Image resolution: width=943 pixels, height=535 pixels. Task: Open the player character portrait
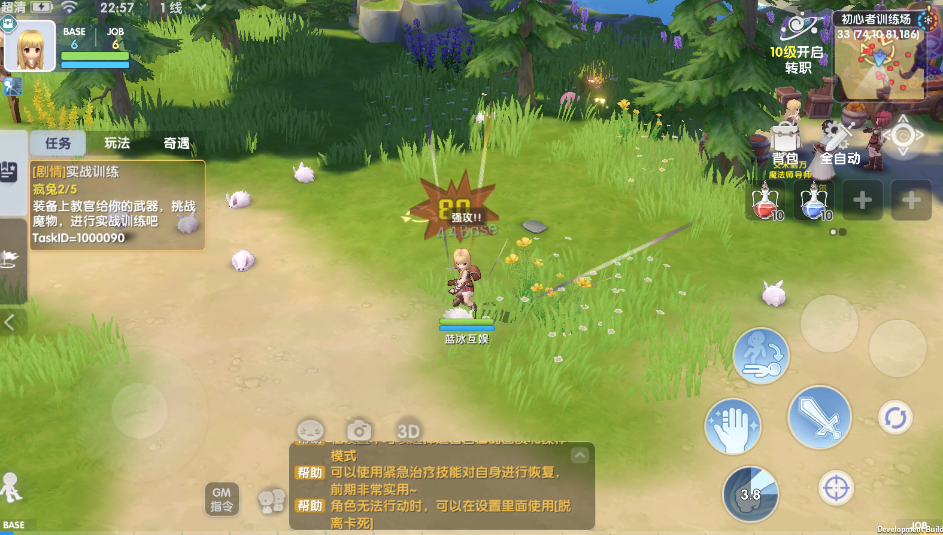point(29,46)
